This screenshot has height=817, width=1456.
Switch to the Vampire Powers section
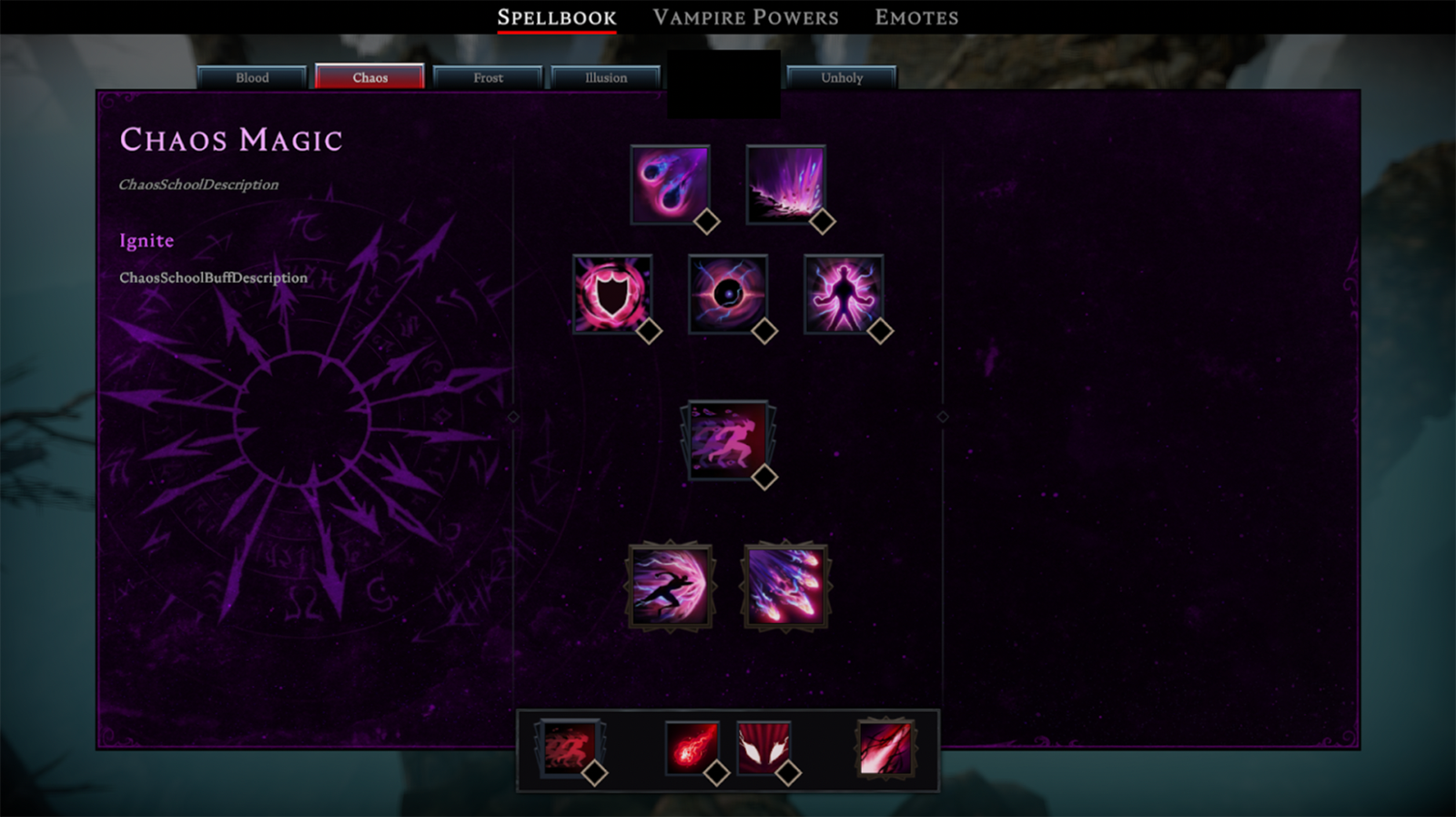tap(745, 17)
